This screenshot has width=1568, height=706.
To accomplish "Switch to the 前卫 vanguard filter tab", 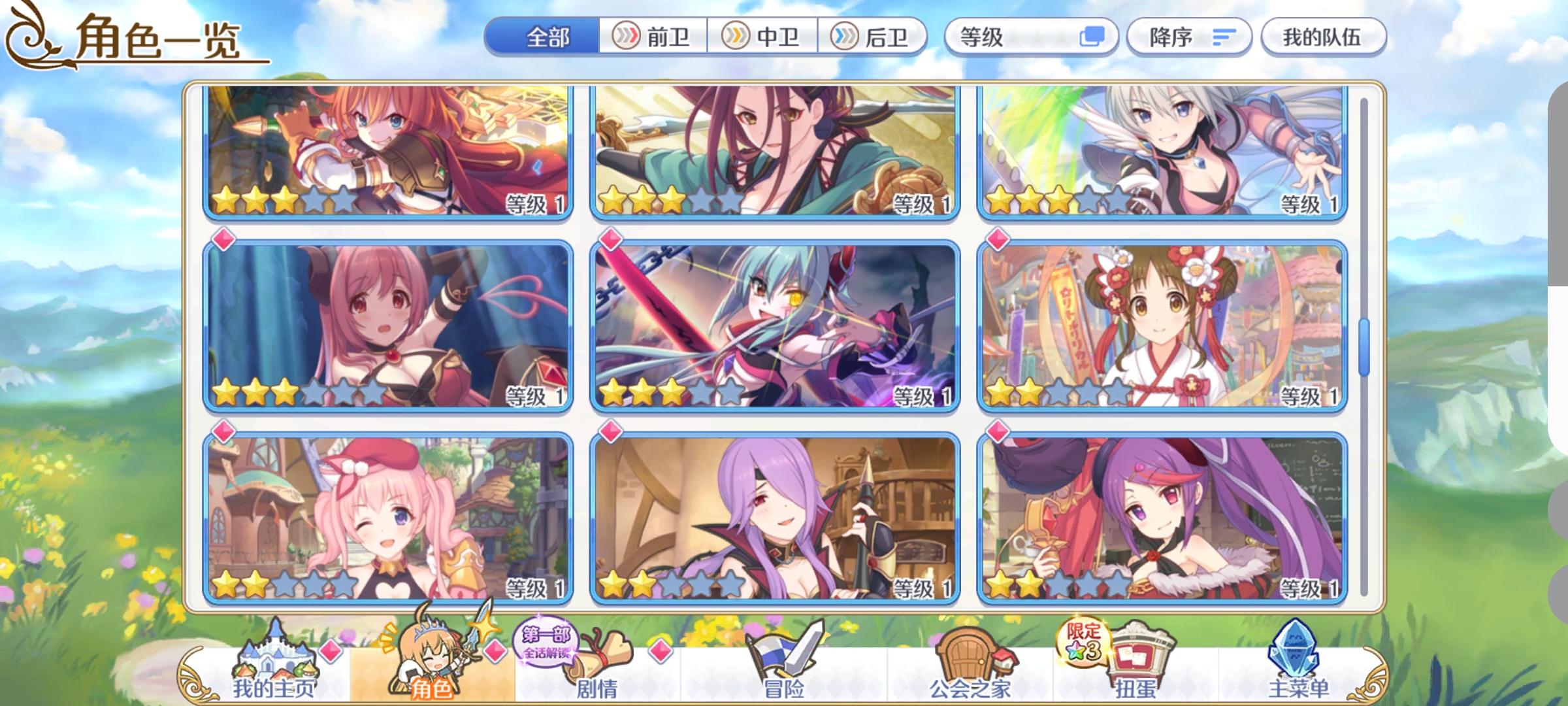I will (x=655, y=37).
